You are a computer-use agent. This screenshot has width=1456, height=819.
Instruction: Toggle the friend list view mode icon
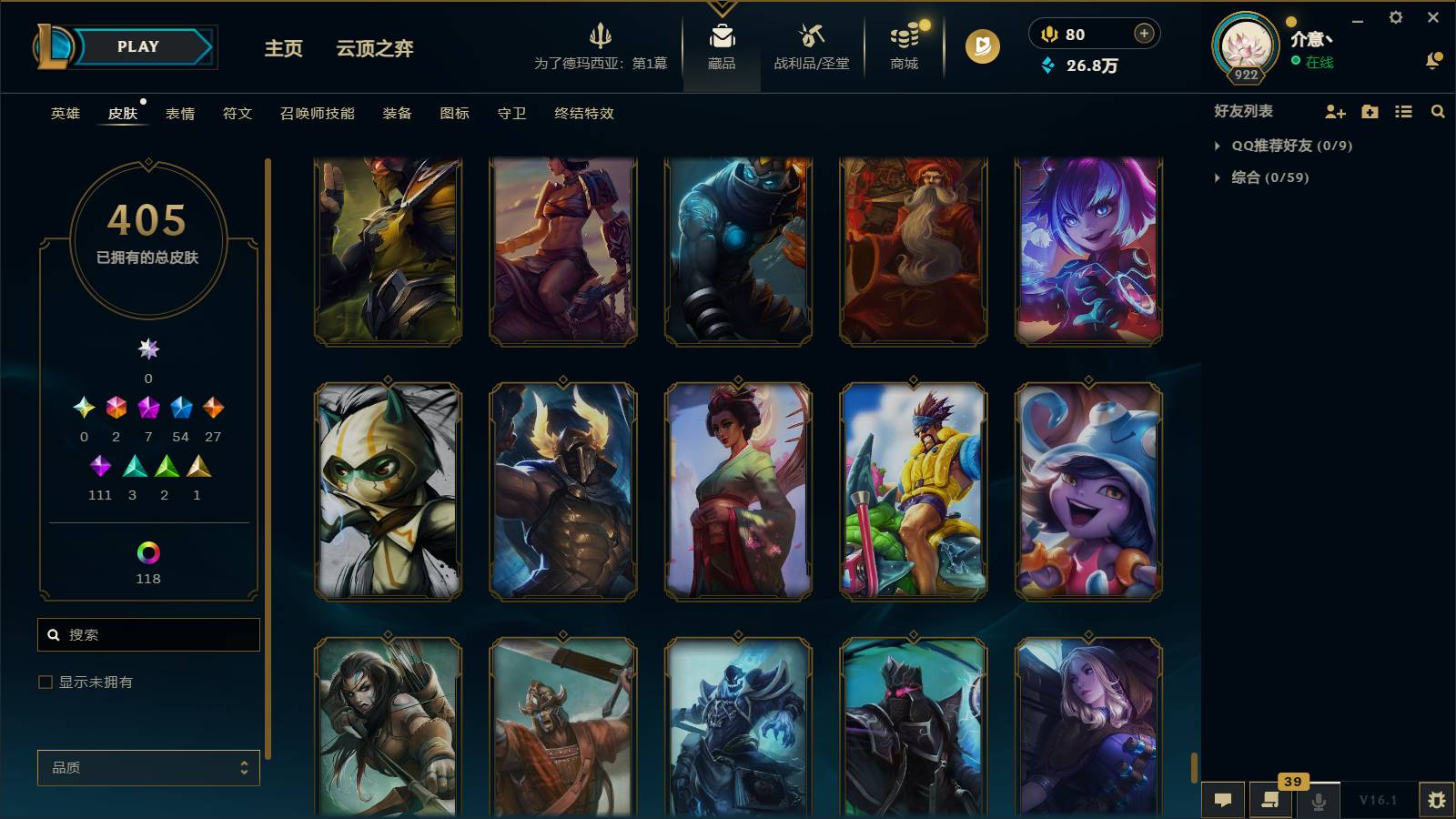pos(1403,112)
